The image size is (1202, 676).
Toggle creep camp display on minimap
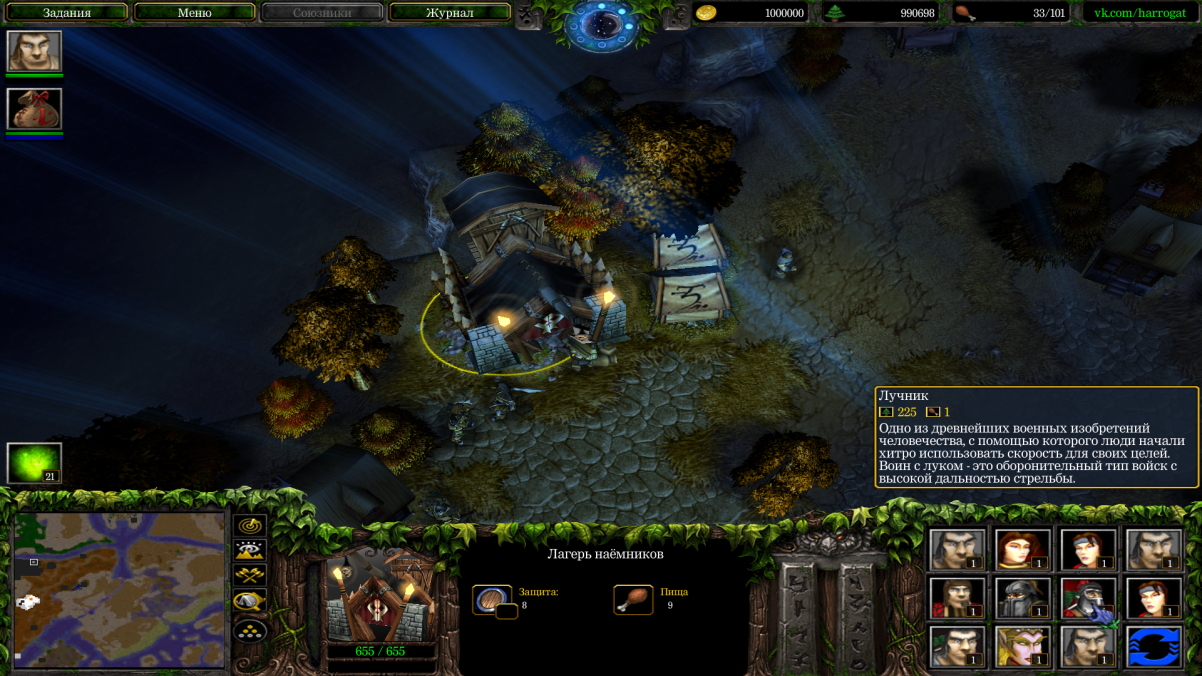(x=249, y=601)
